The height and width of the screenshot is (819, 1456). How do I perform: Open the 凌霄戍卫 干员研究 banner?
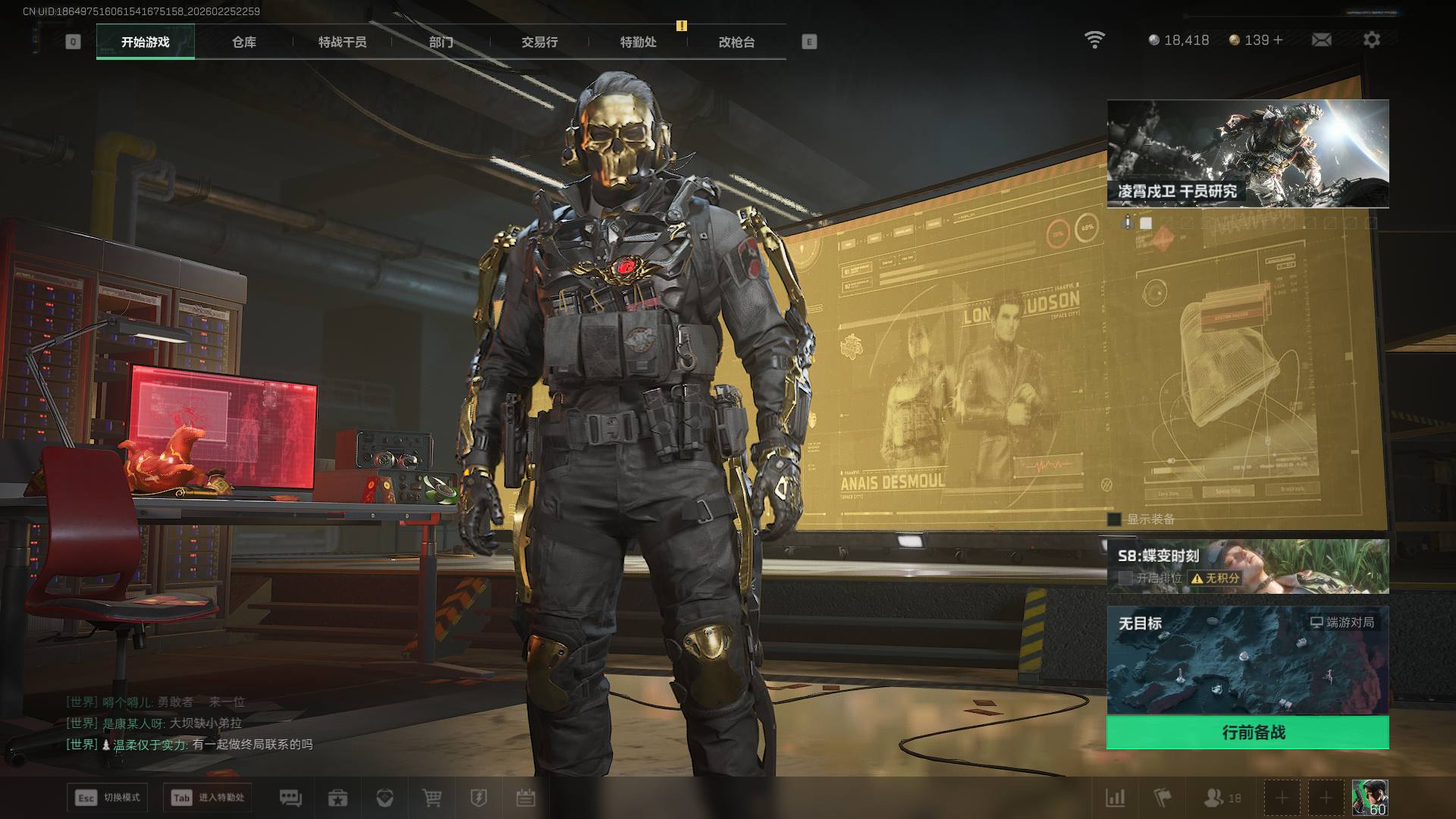pyautogui.click(x=1247, y=153)
